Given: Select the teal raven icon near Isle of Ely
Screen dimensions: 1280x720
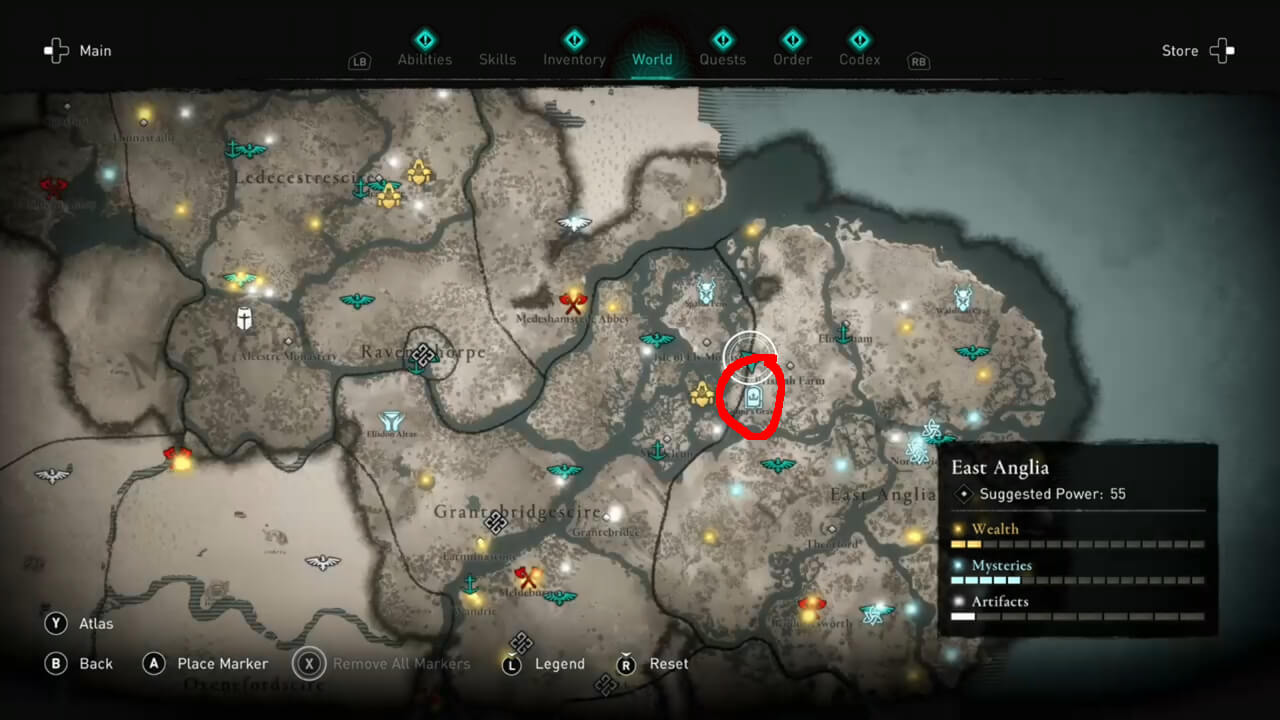Looking at the screenshot, I should pyautogui.click(x=656, y=341).
